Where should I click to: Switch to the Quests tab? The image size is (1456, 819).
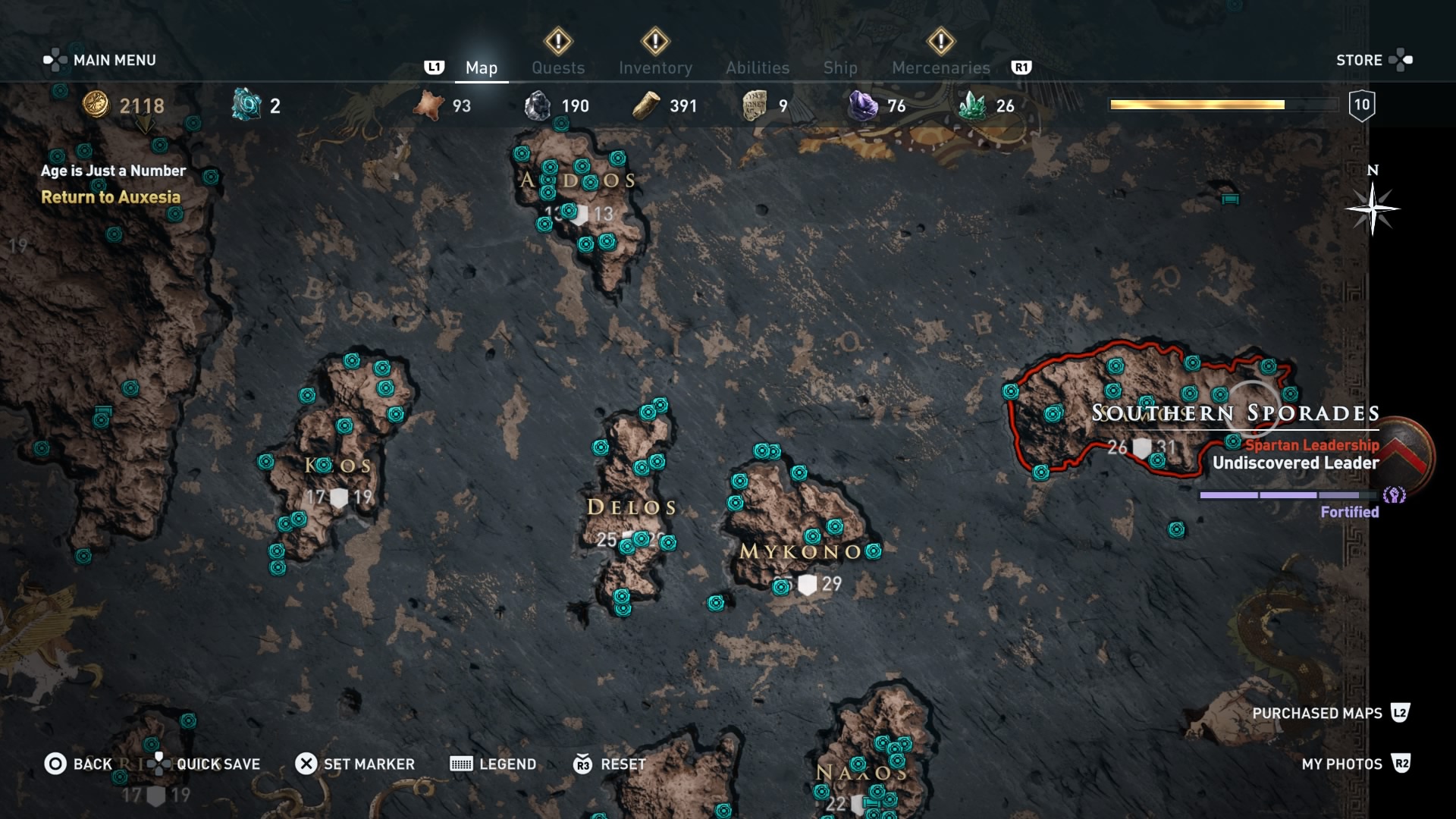(559, 67)
